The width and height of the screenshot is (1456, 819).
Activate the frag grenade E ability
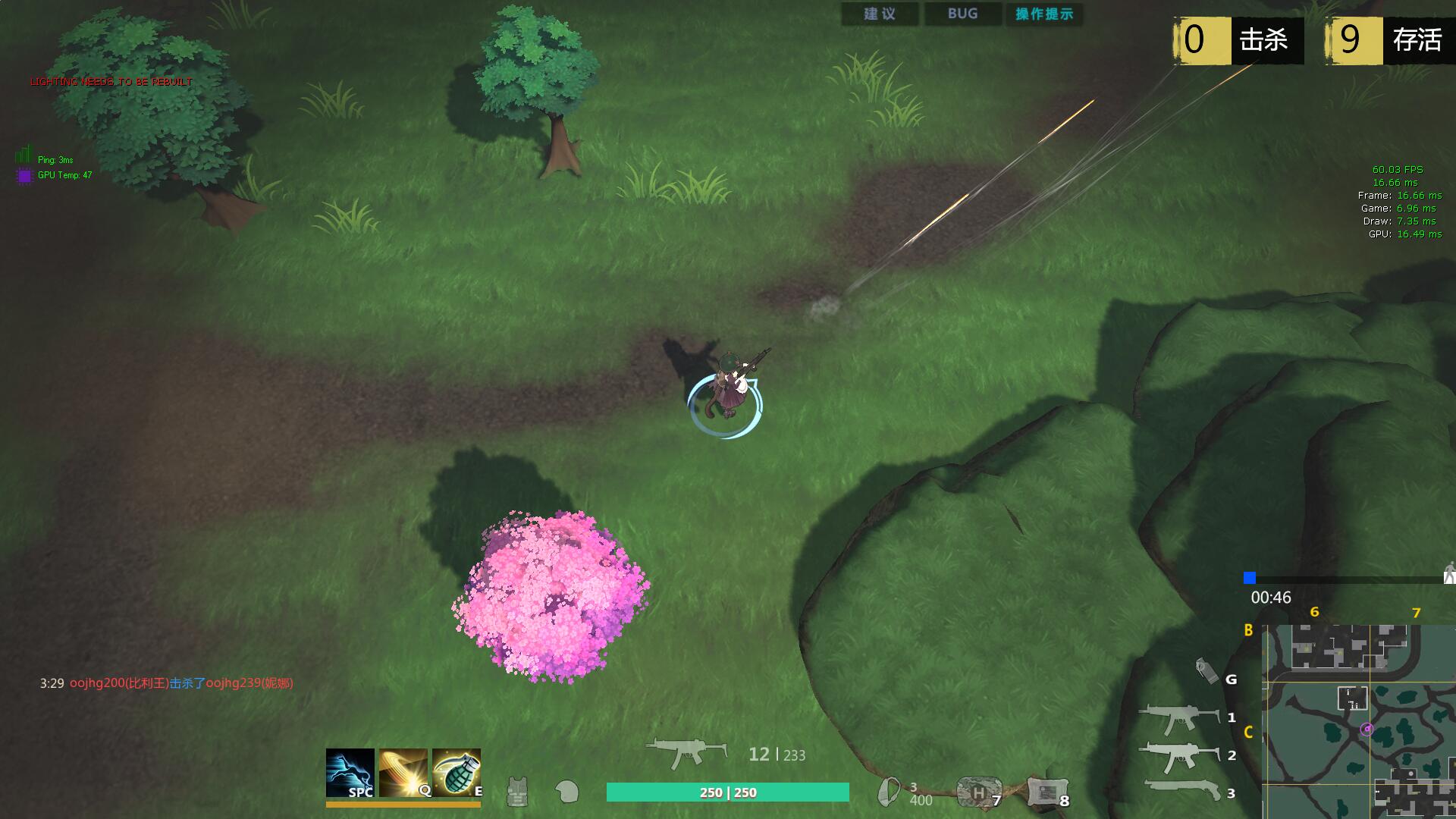coord(457,773)
